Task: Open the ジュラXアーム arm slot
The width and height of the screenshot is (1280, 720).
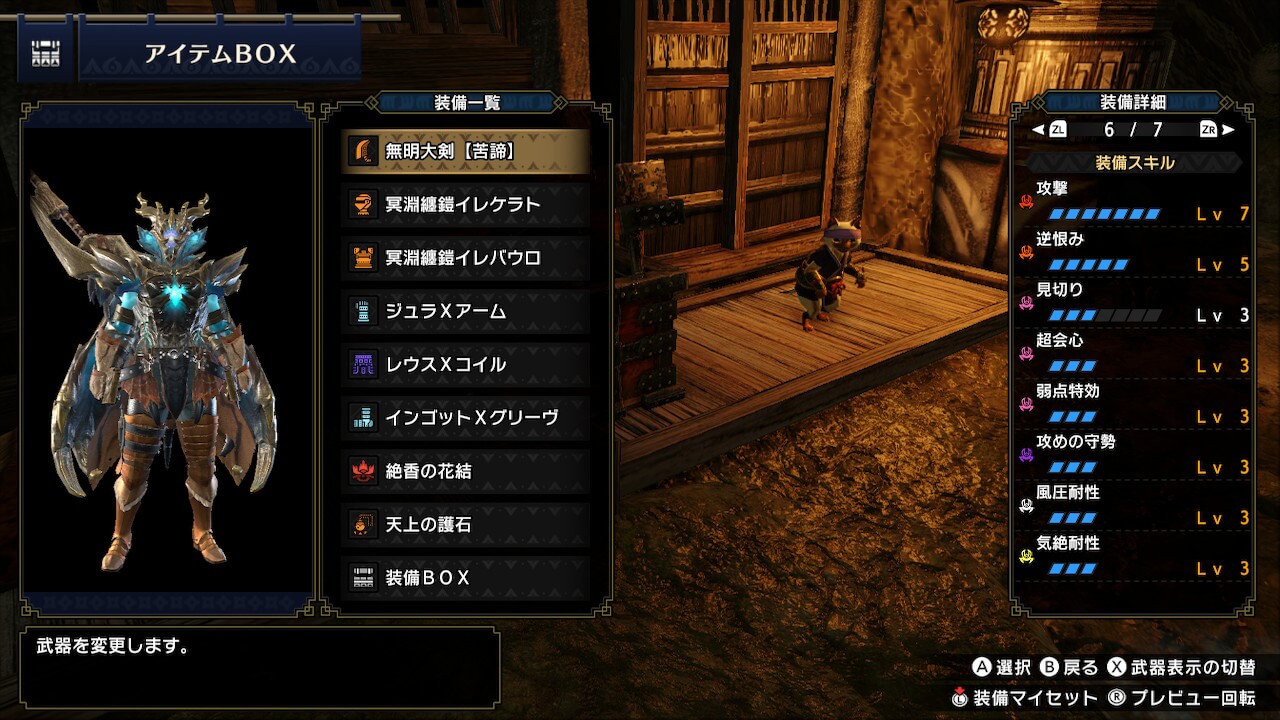Action: coord(465,311)
